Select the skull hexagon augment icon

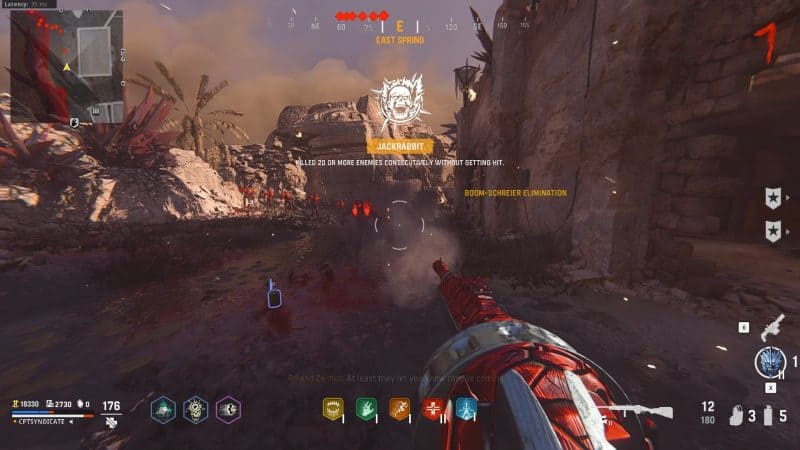pyautogui.click(x=196, y=408)
